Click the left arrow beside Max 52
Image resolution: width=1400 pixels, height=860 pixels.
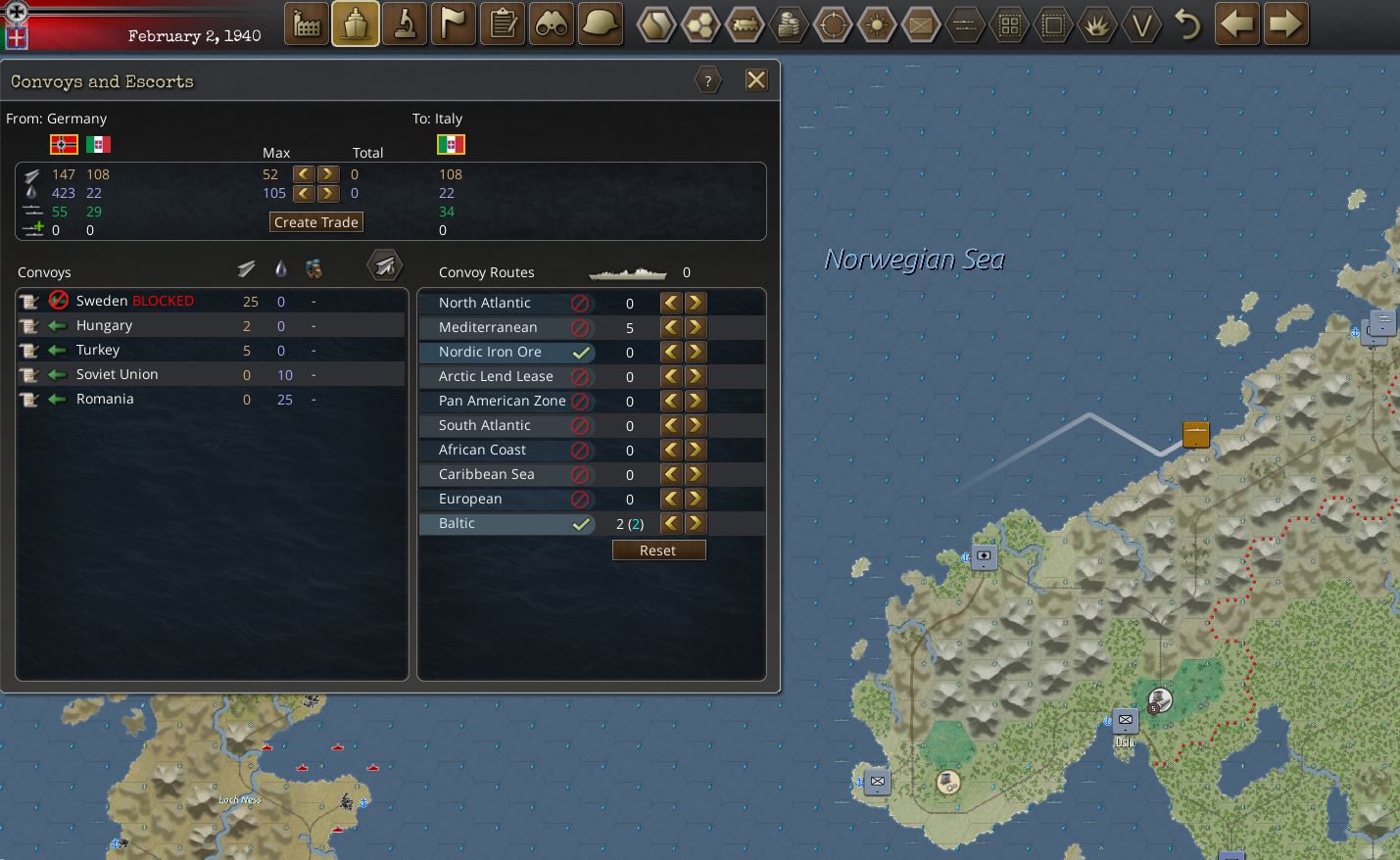tap(302, 173)
